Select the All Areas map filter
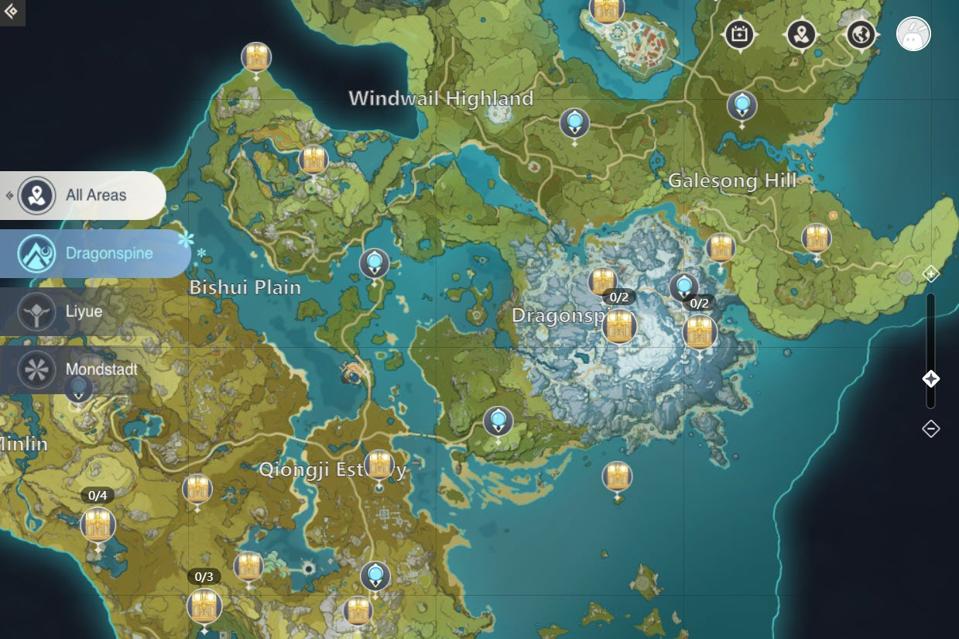The width and height of the screenshot is (959, 639). pyautogui.click(x=83, y=195)
